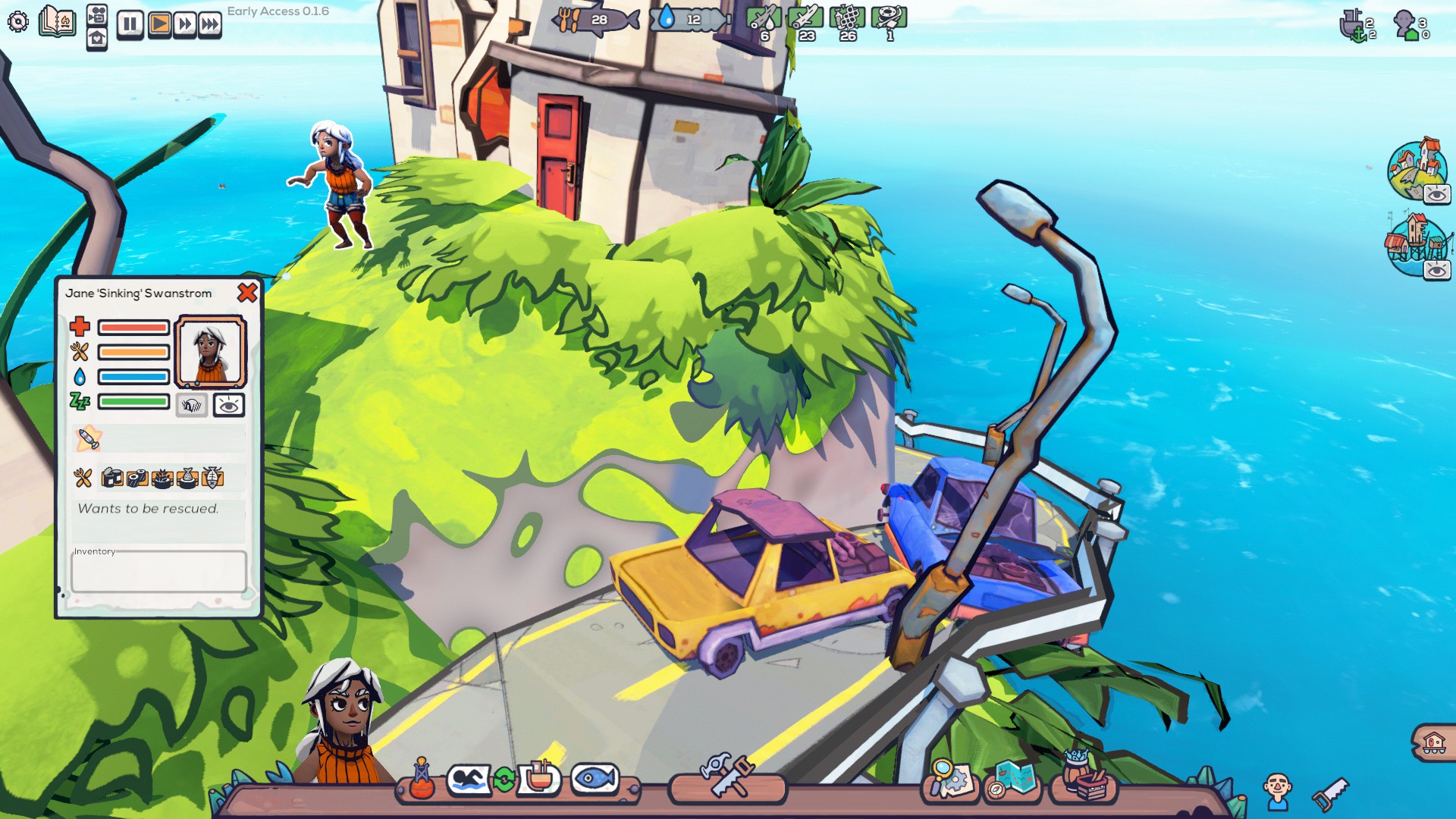Select the swimmer icon in the bottom bar

(x=469, y=780)
